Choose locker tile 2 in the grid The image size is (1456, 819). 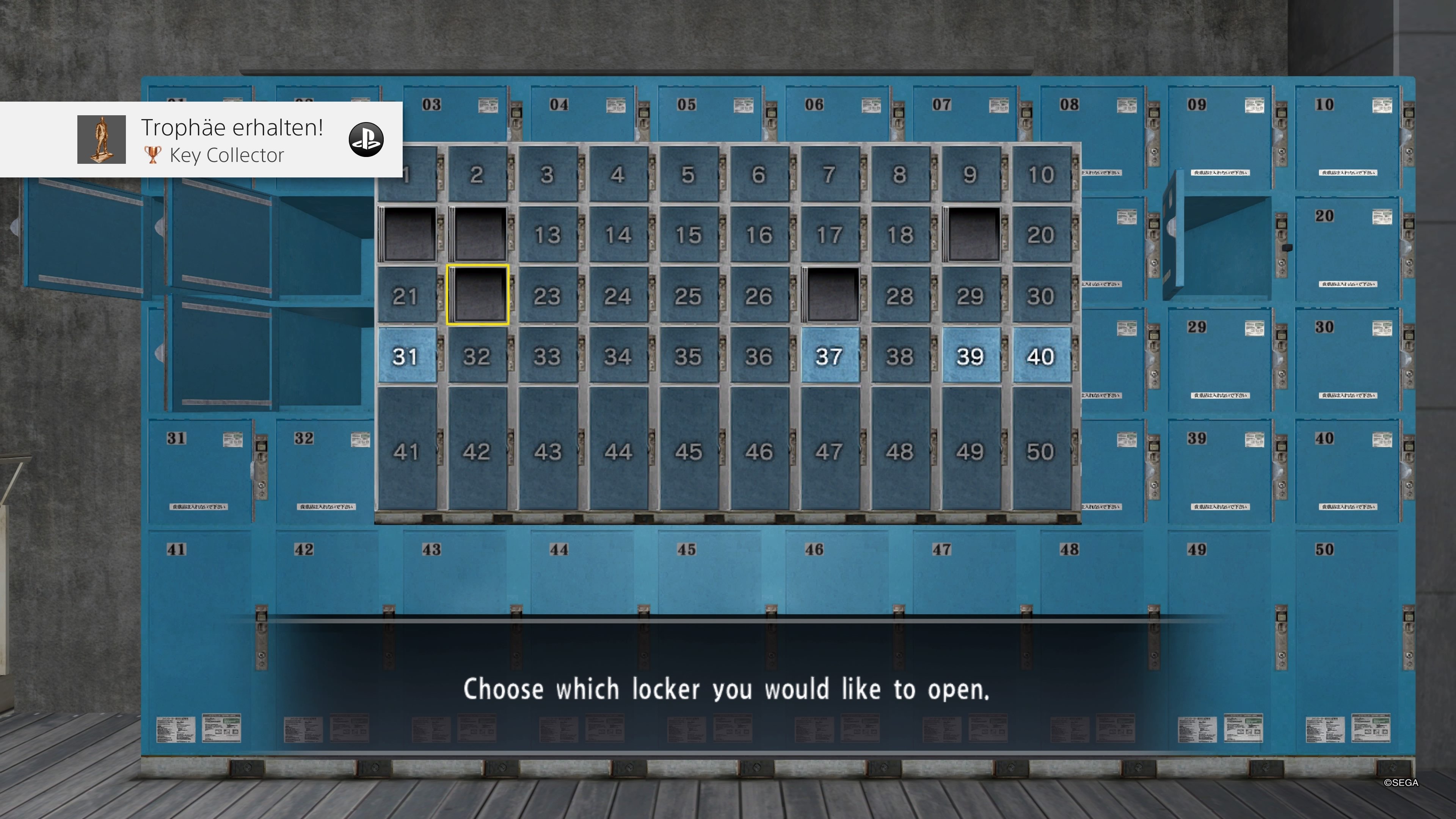(477, 174)
